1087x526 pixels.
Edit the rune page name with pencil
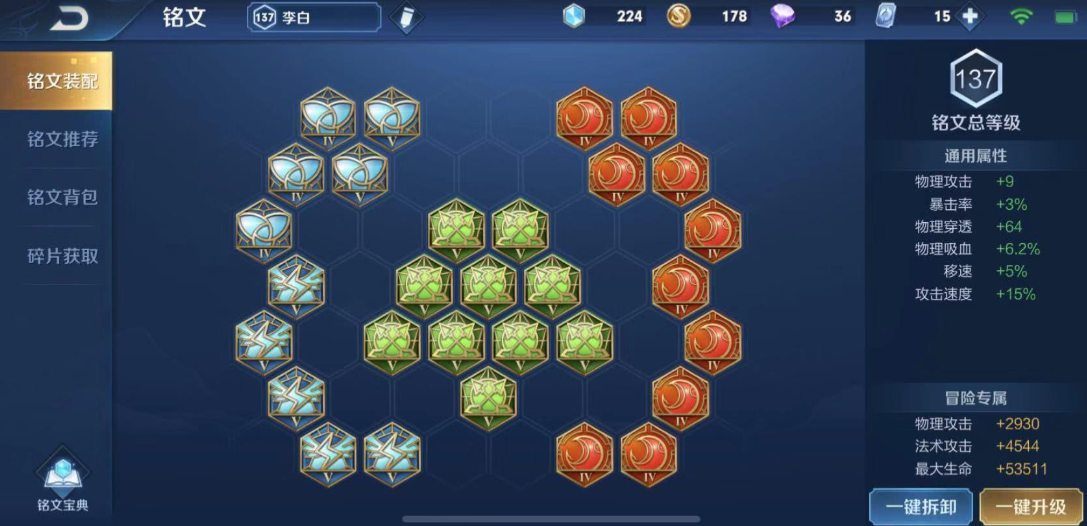click(x=405, y=18)
